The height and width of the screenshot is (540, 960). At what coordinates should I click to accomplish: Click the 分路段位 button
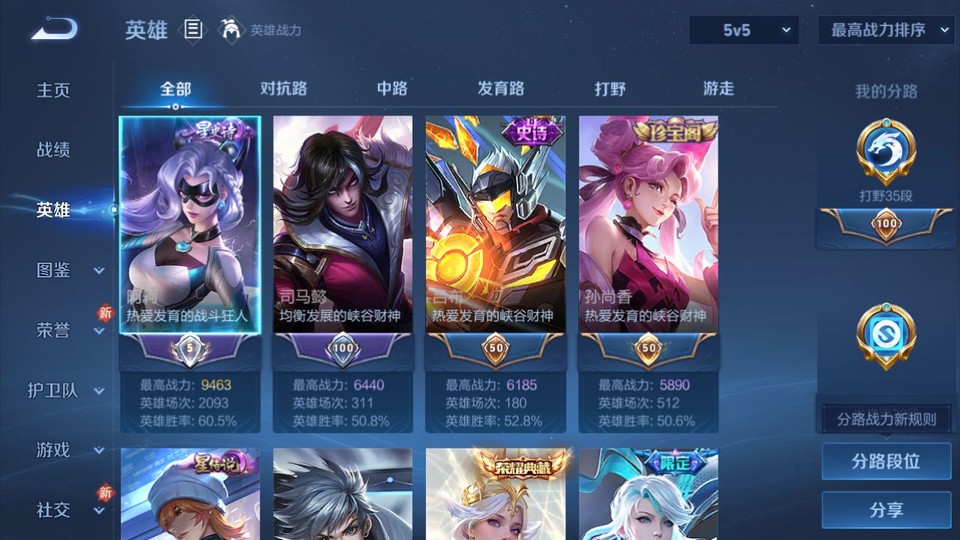point(886,462)
